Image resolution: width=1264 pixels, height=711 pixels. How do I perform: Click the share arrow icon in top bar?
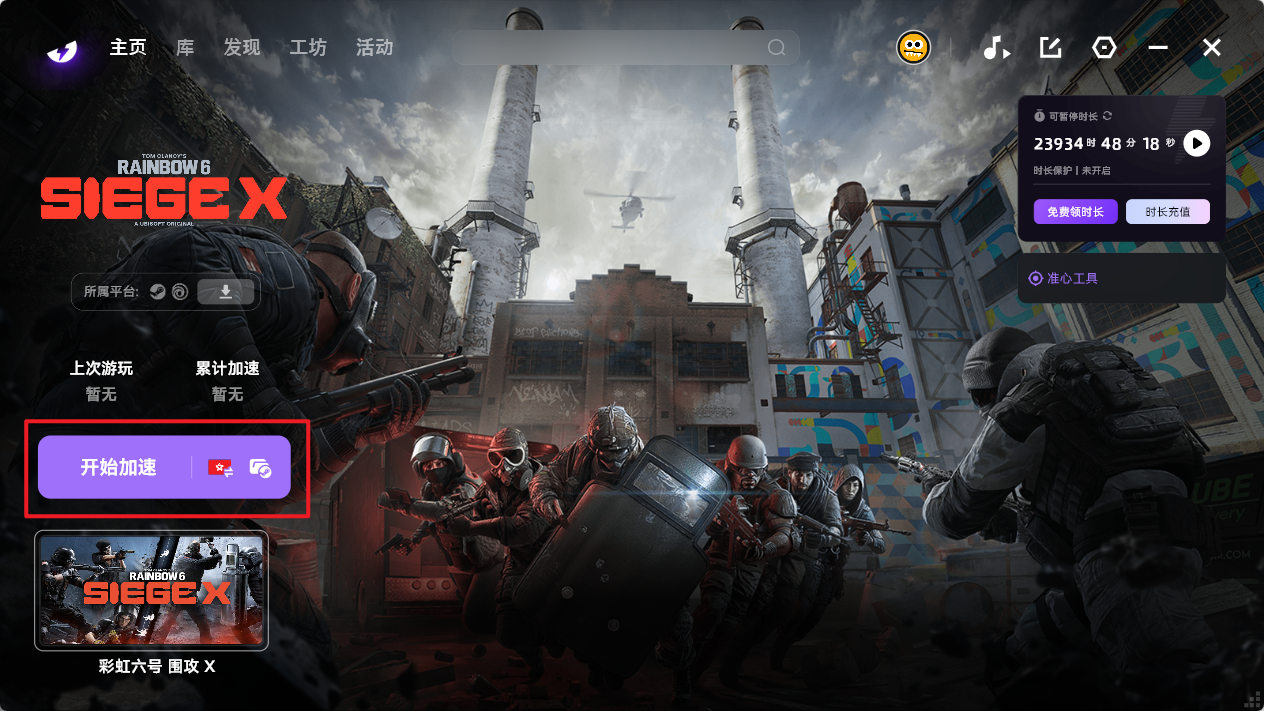(1050, 48)
